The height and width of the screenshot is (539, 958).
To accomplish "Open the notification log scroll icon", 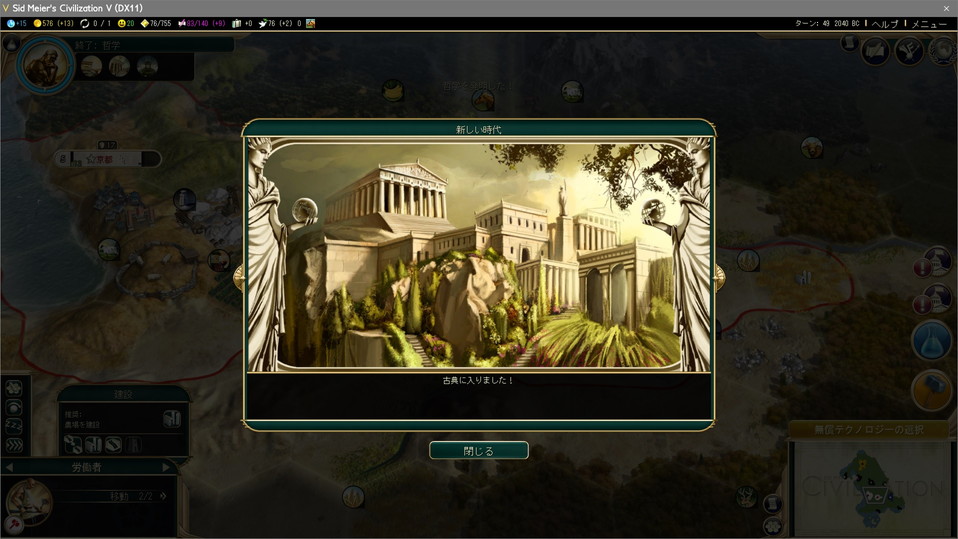I will click(848, 44).
